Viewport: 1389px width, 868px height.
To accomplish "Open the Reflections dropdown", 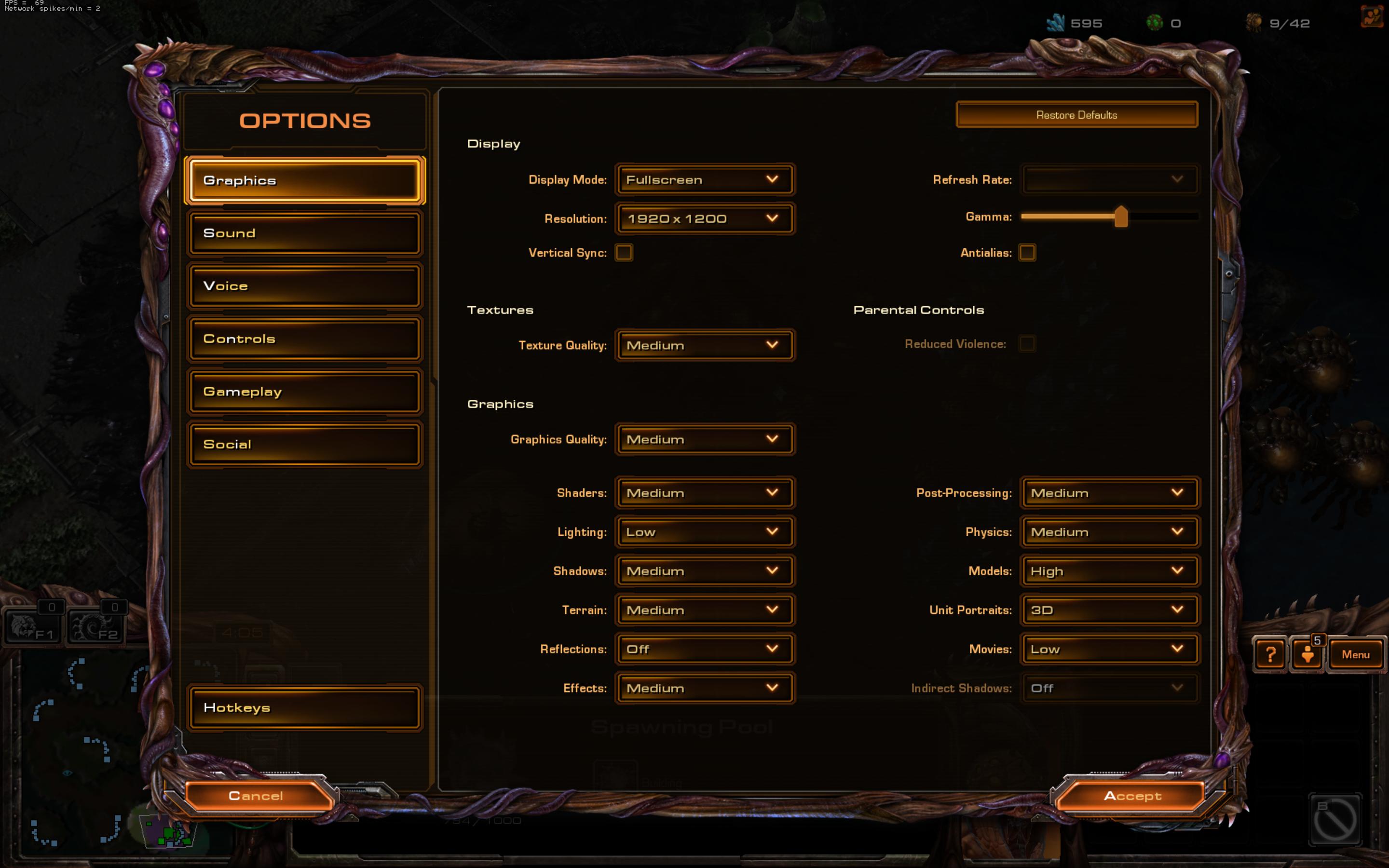I will coord(704,649).
